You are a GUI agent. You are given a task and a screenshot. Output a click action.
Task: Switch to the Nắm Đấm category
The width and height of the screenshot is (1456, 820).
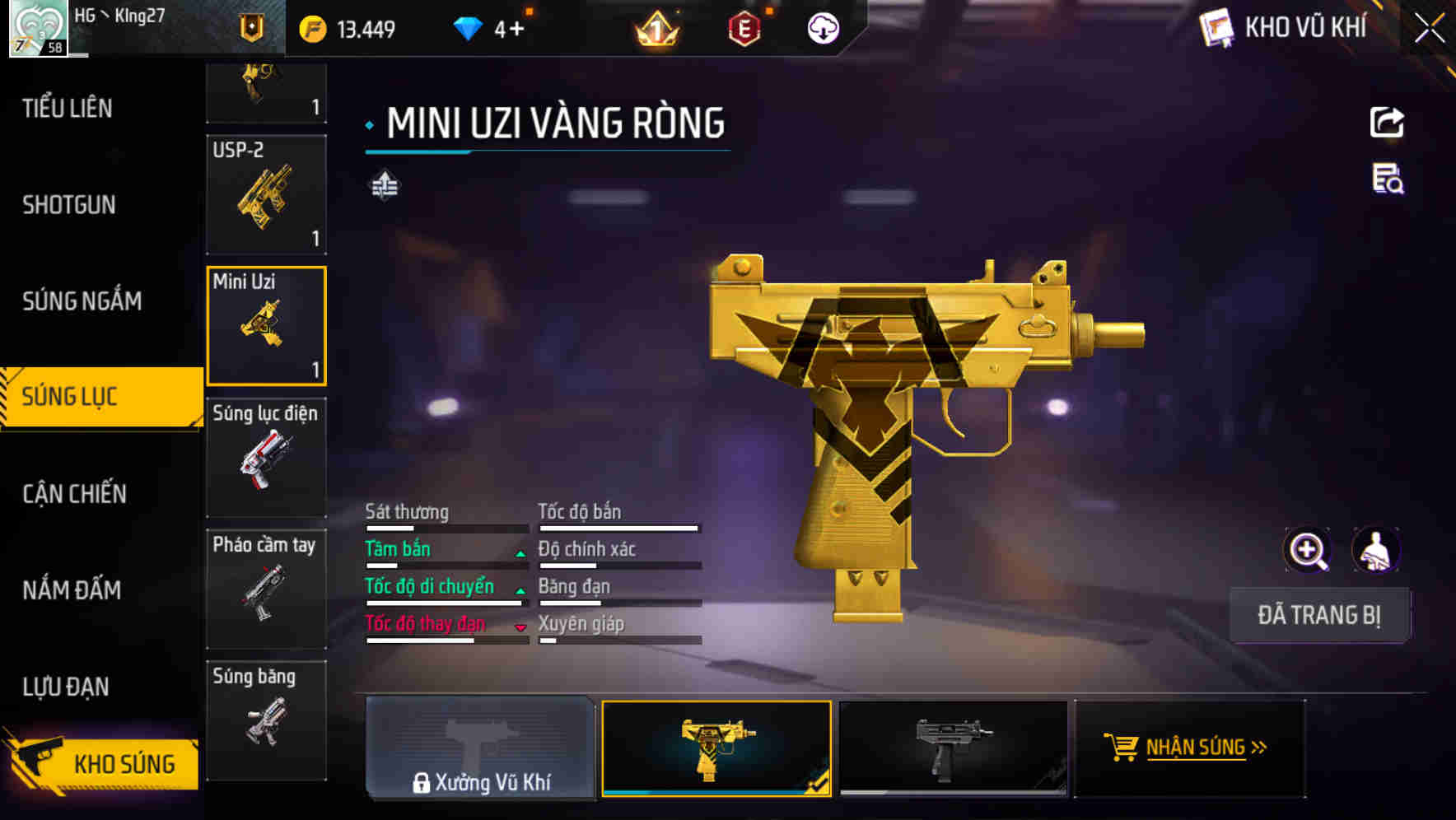[x=72, y=589]
